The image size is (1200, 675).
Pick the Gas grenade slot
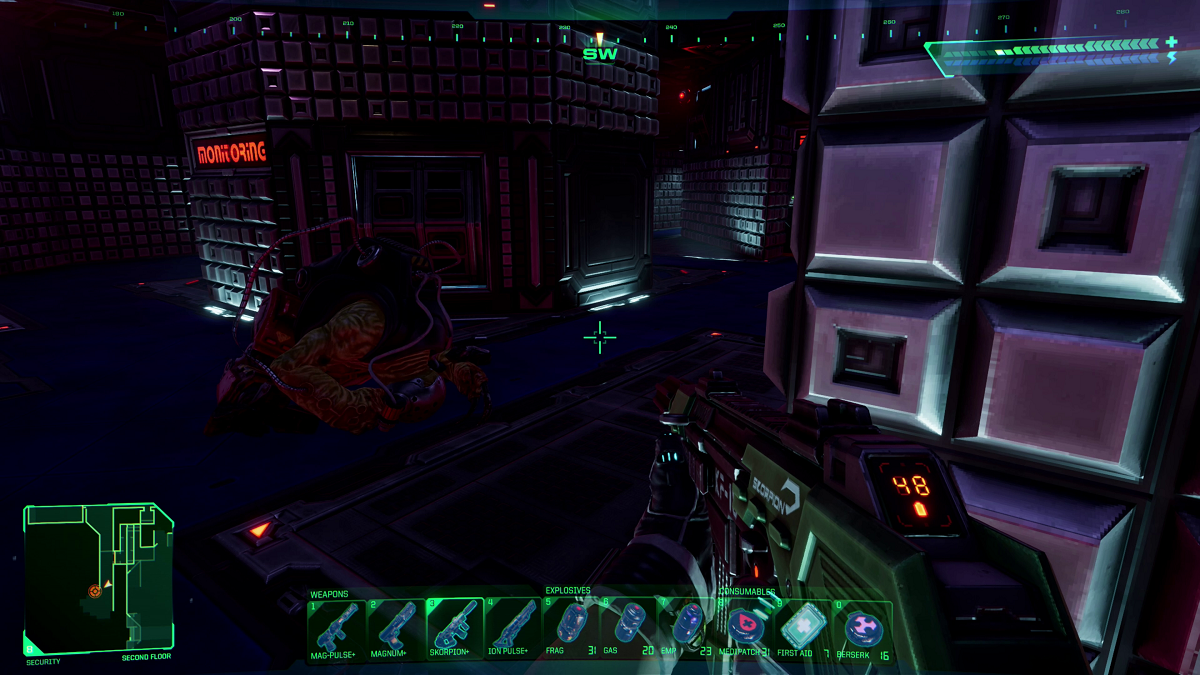point(628,627)
